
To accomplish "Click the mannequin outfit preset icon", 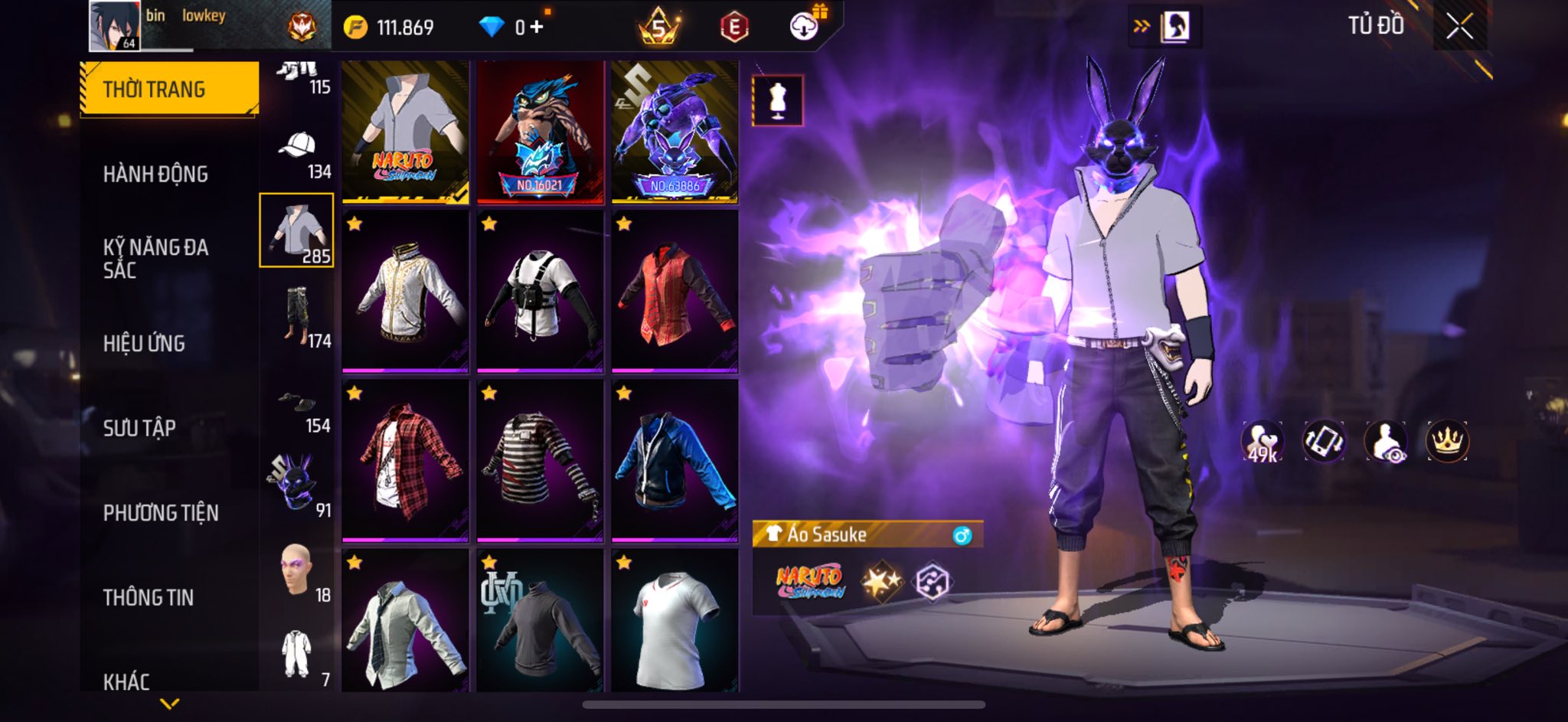I will (778, 100).
